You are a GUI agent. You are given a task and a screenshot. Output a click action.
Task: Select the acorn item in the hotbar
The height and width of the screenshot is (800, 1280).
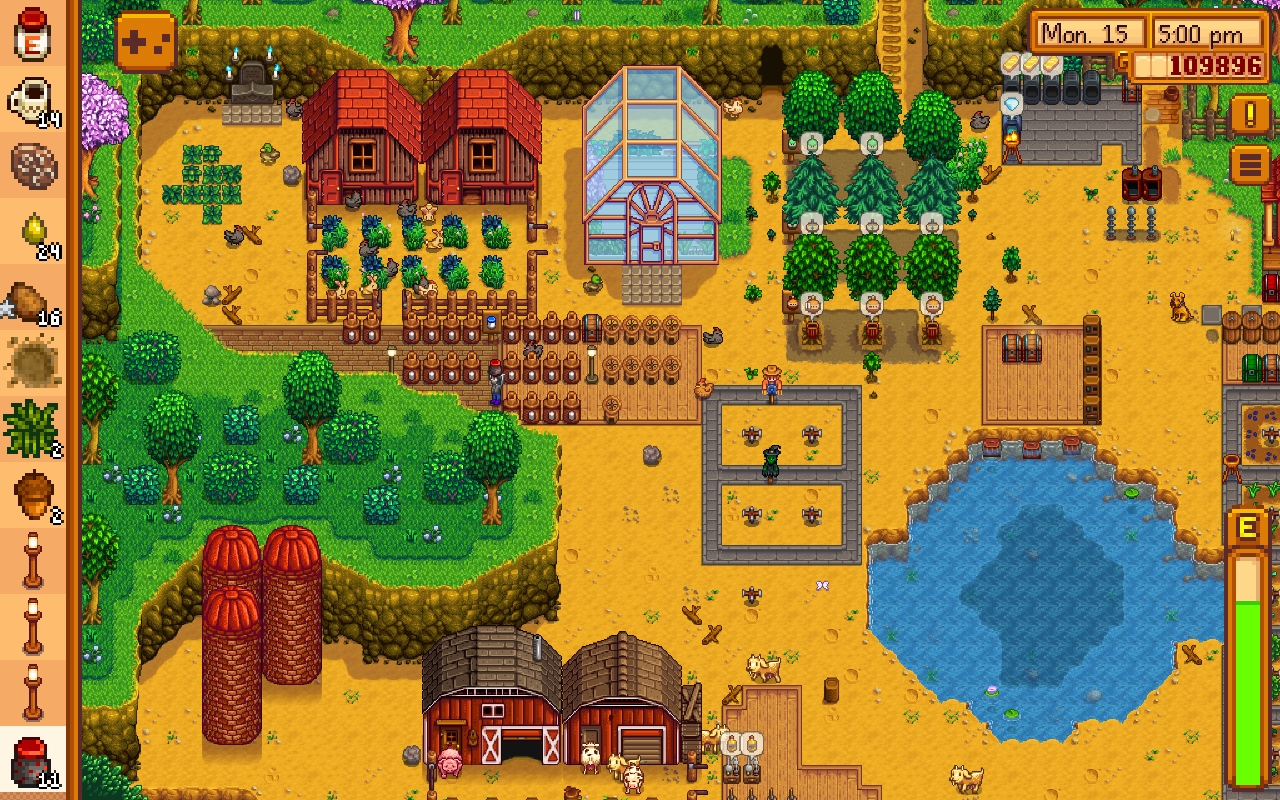pos(32,490)
